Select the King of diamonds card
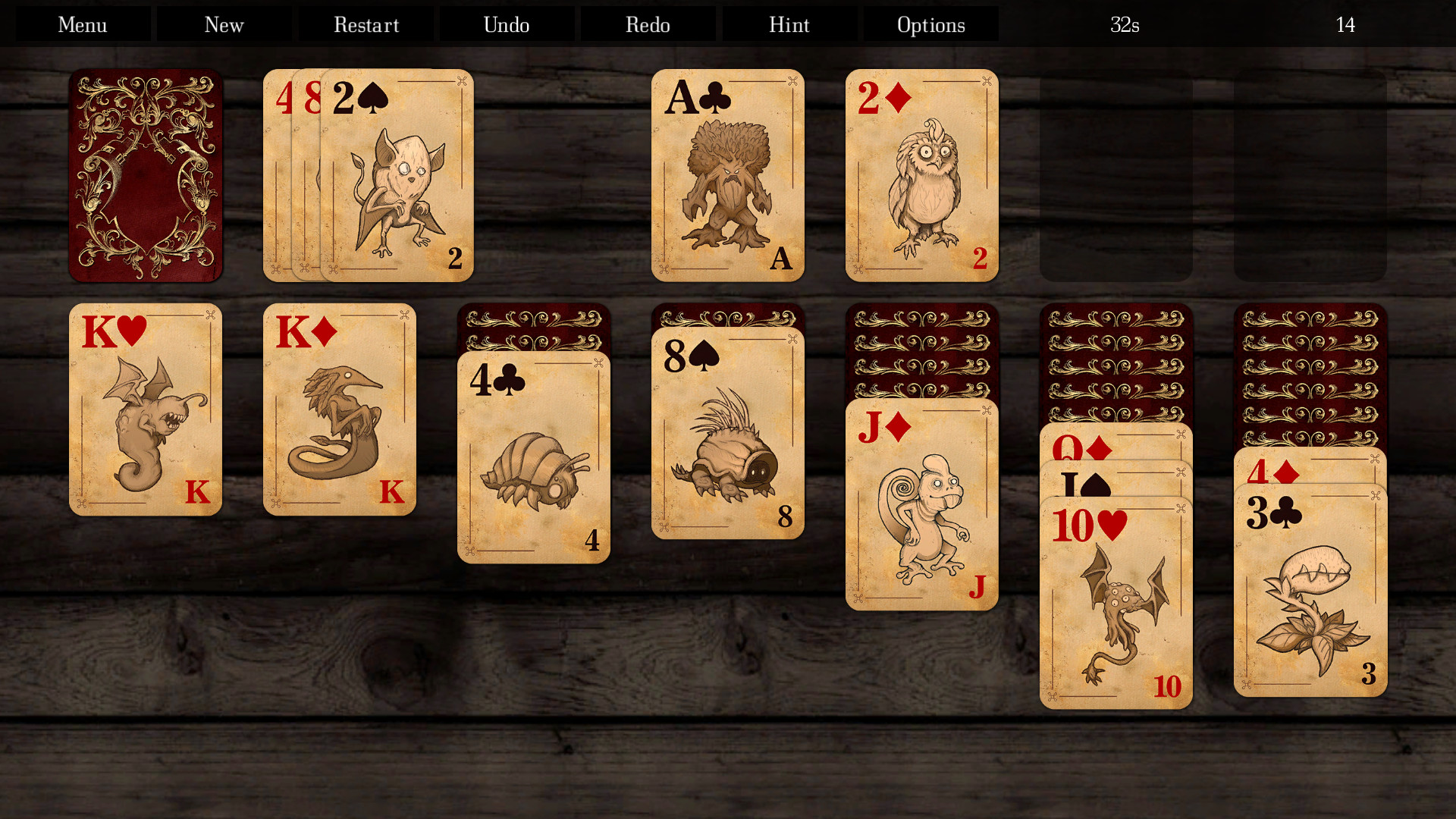The height and width of the screenshot is (819, 1456). coord(339,409)
